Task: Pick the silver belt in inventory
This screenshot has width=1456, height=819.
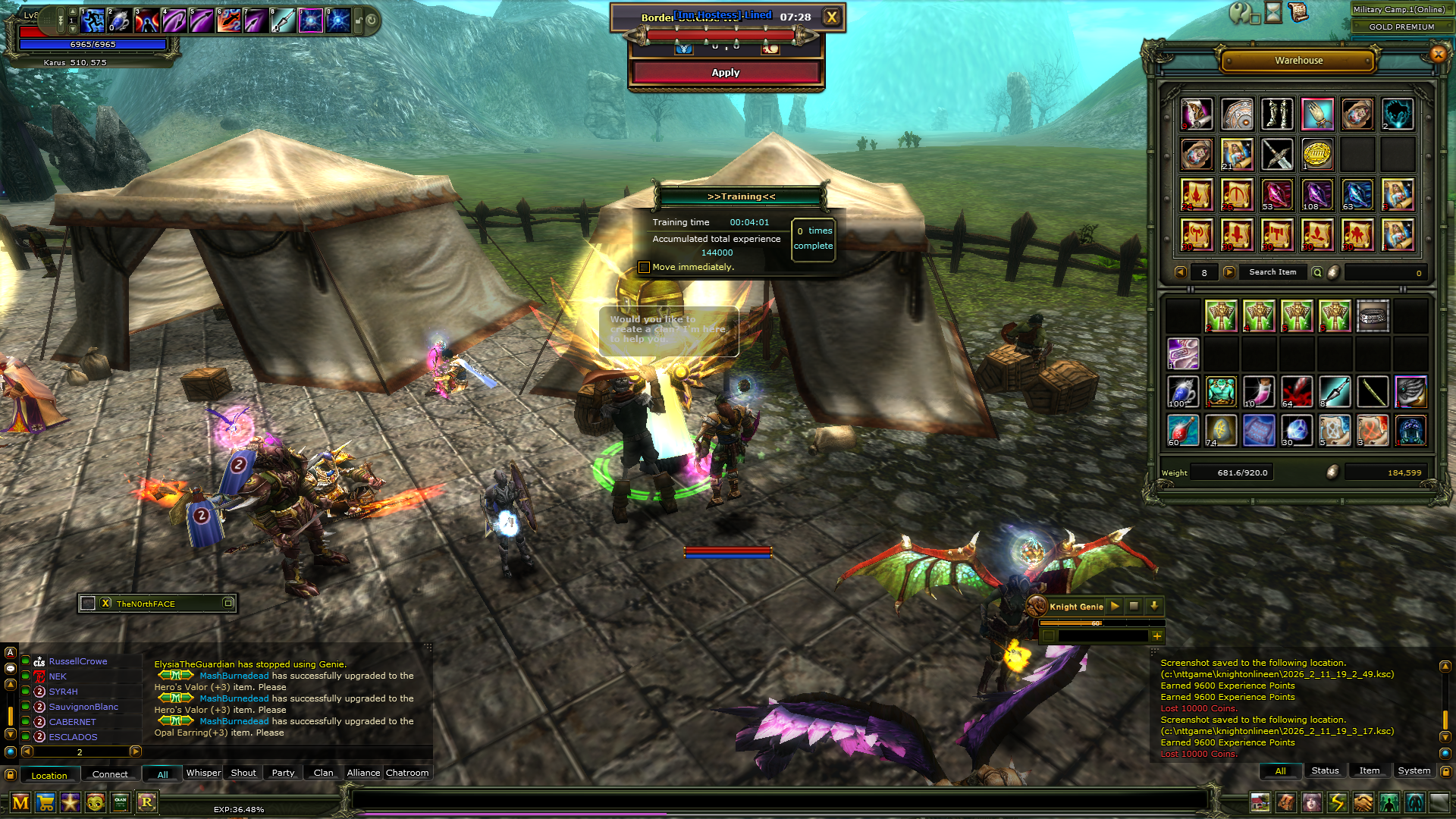Action: 1373,315
